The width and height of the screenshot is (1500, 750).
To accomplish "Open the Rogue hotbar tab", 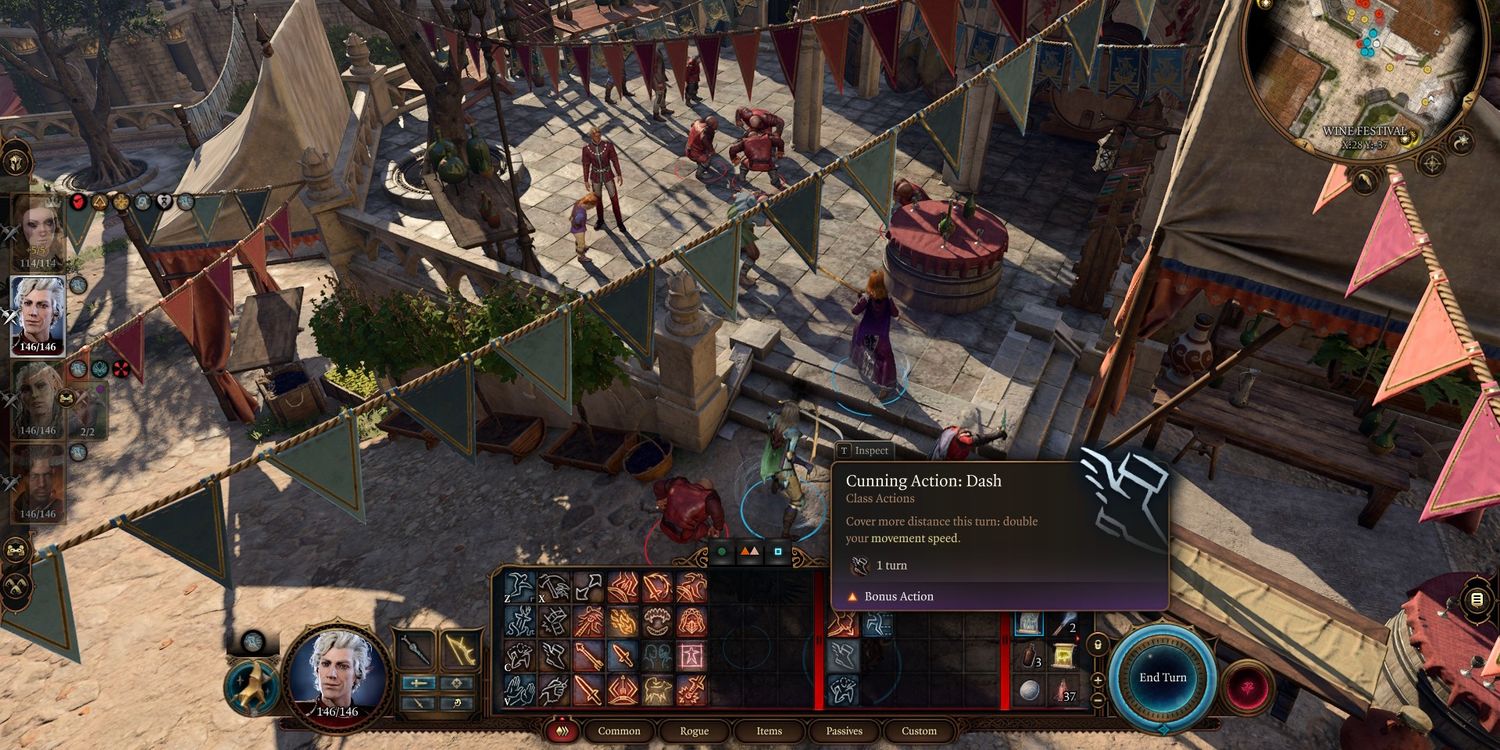I will tap(694, 731).
